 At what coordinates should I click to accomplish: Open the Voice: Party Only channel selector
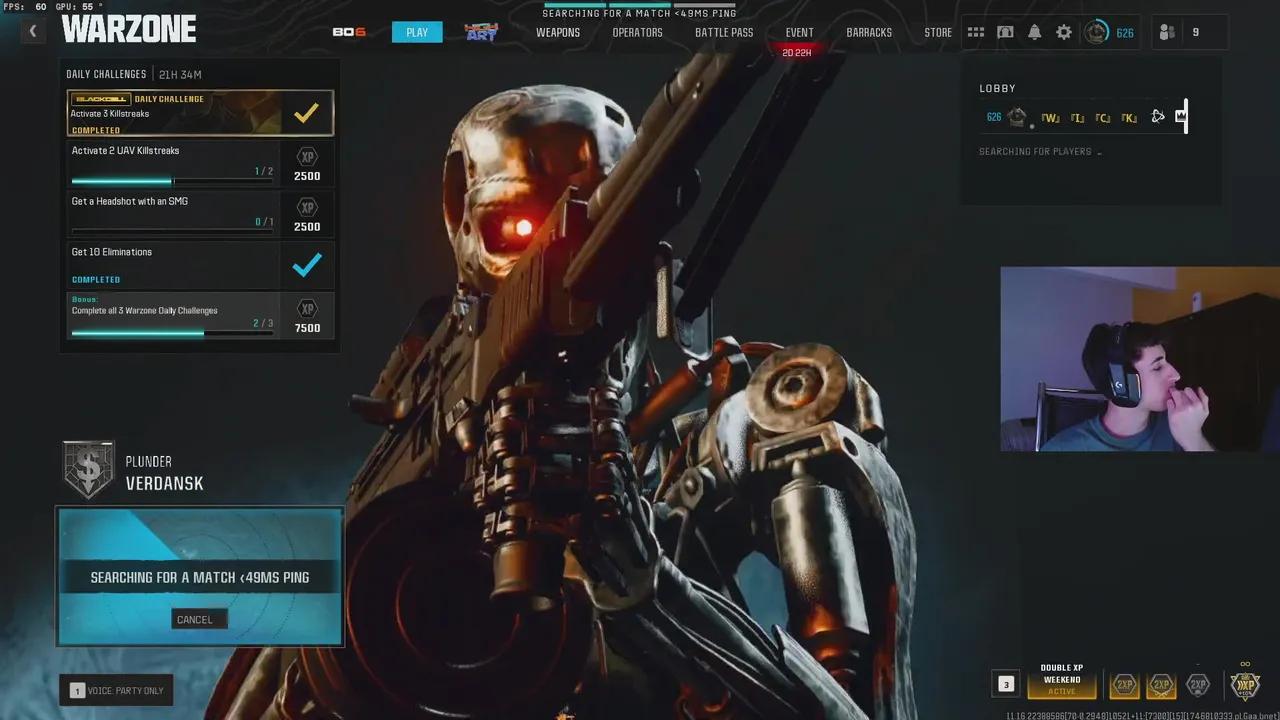point(117,690)
